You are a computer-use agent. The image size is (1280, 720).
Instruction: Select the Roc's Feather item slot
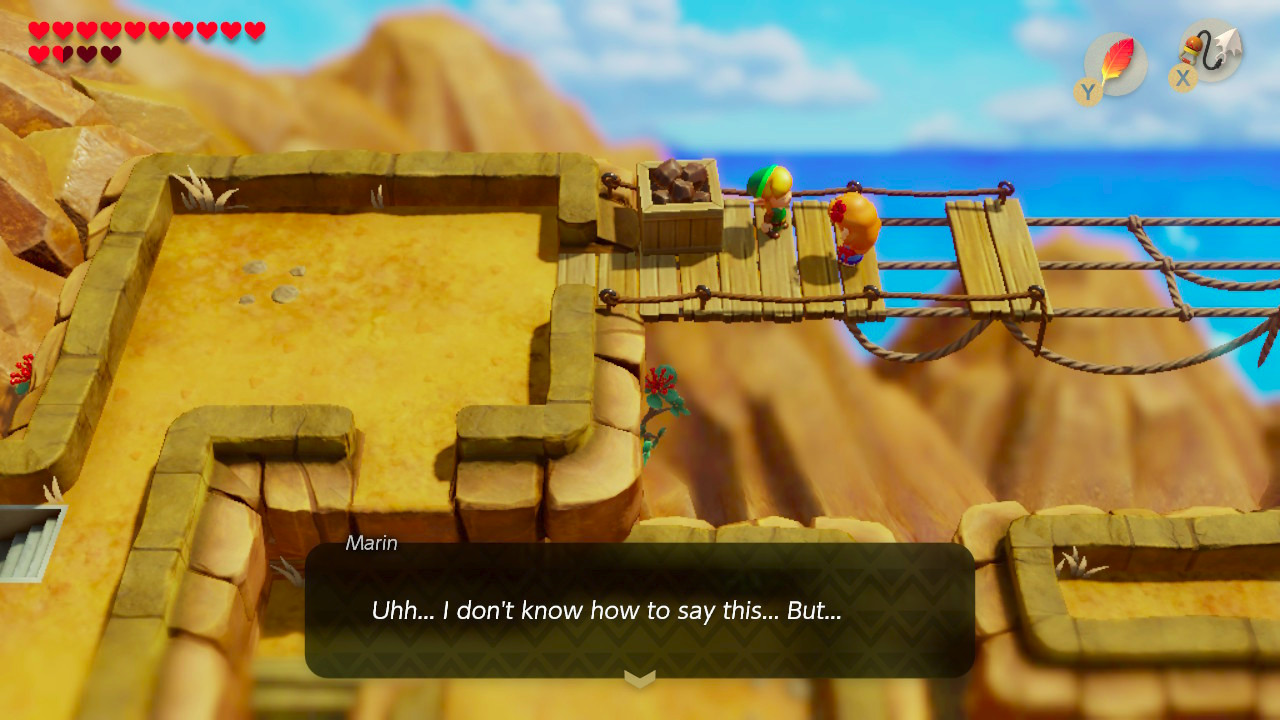[1115, 63]
